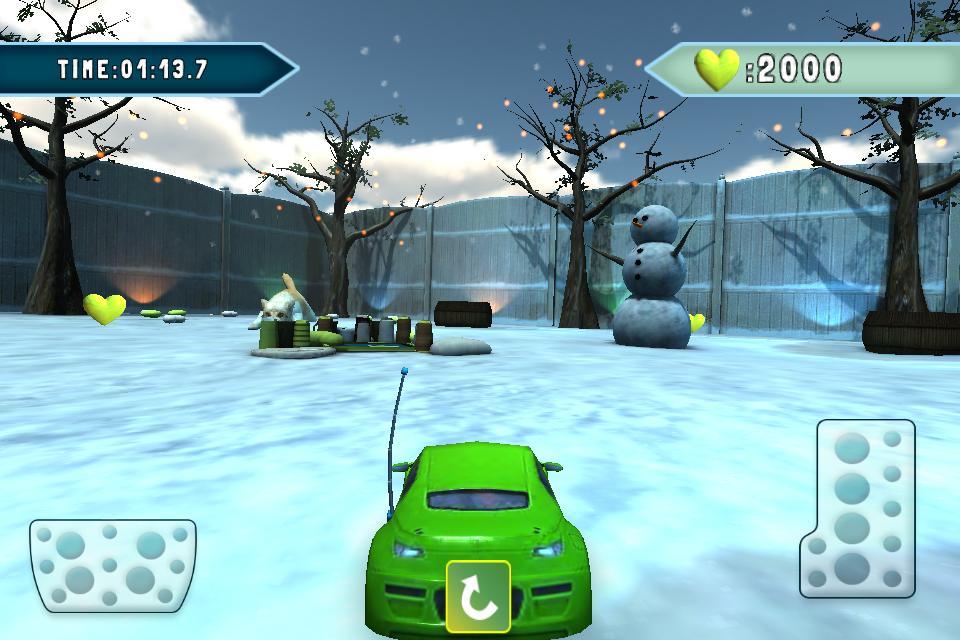Tap the brake pedal control

[x=112, y=564]
